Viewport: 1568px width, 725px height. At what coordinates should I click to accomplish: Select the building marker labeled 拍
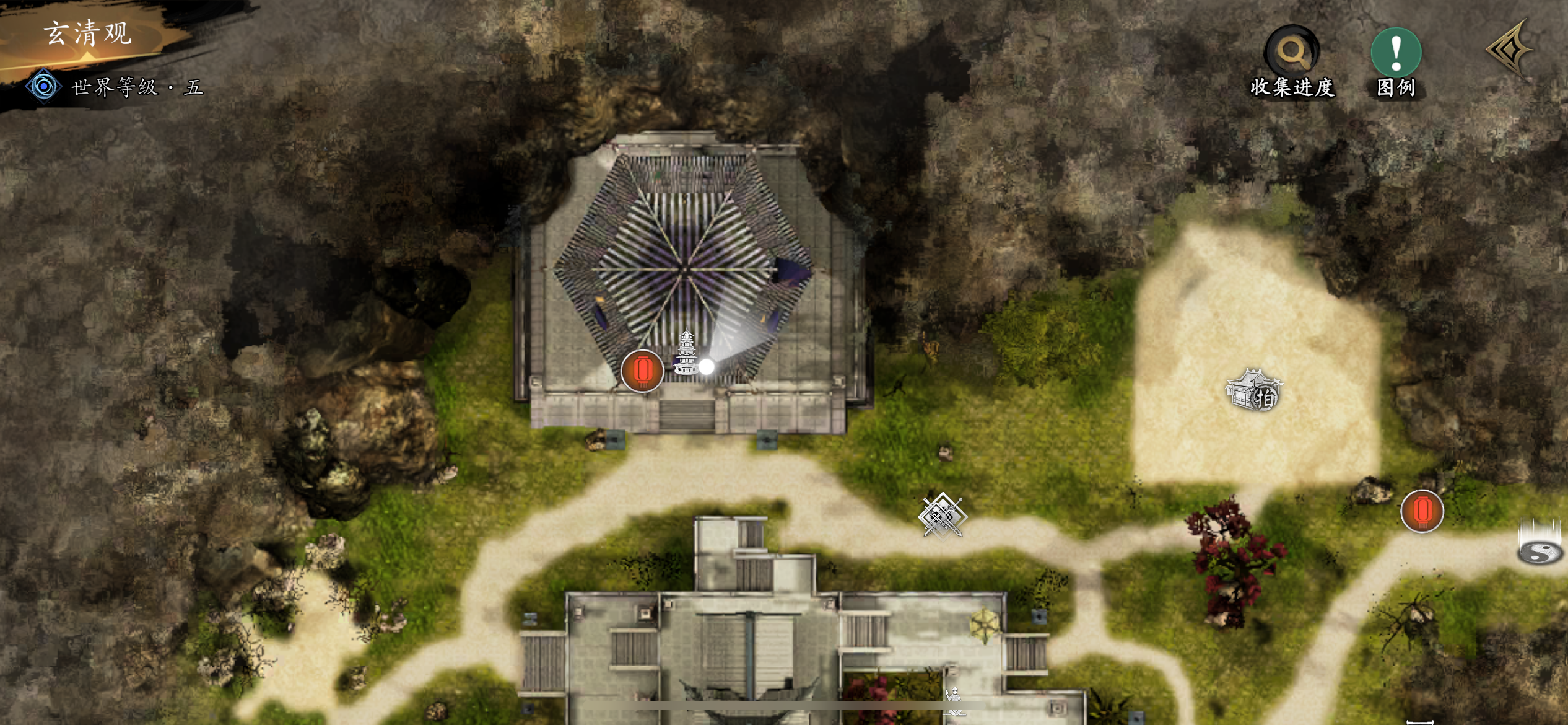click(x=1253, y=391)
